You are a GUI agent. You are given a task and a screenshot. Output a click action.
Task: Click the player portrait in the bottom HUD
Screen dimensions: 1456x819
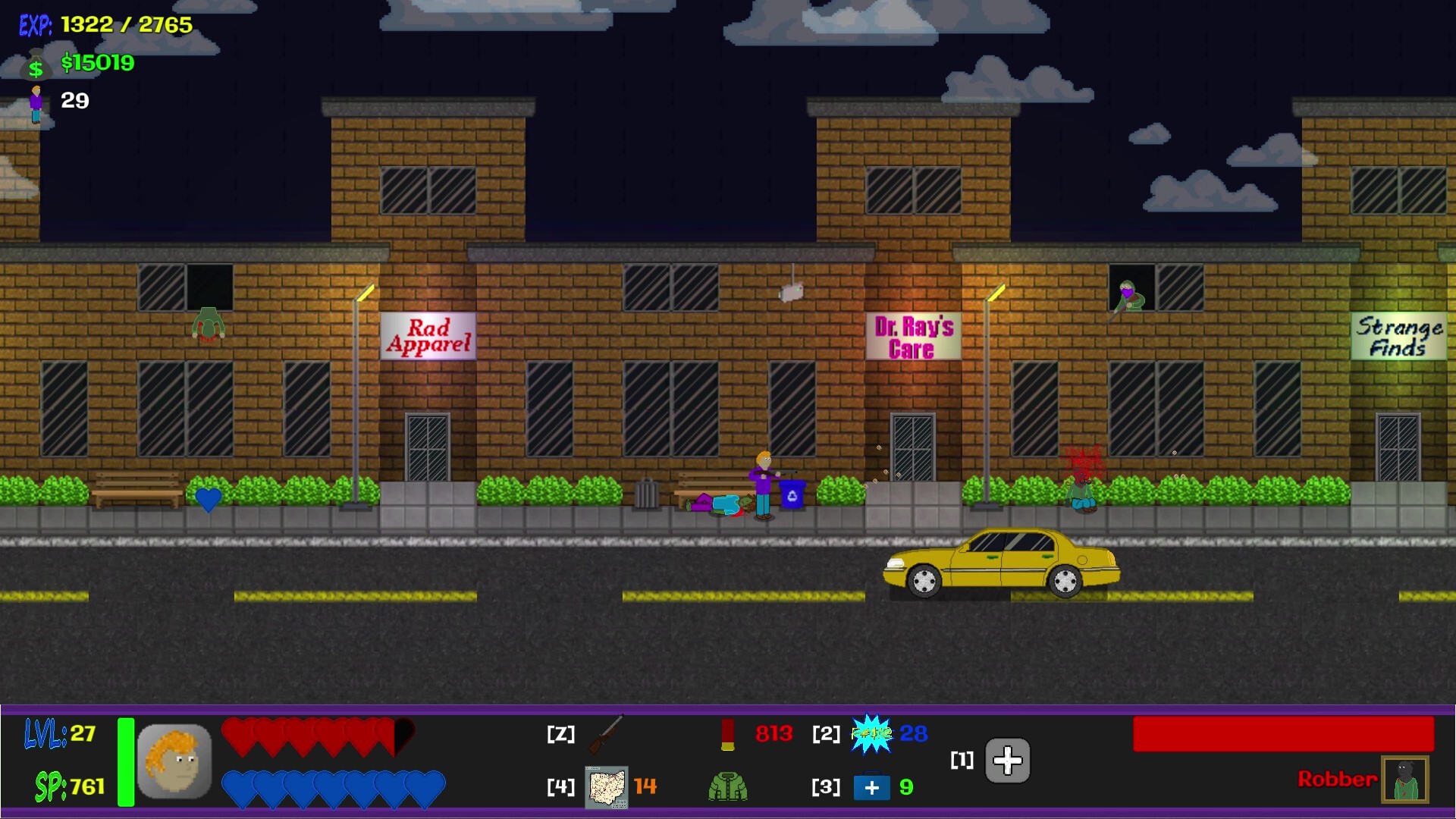pyautogui.click(x=176, y=761)
